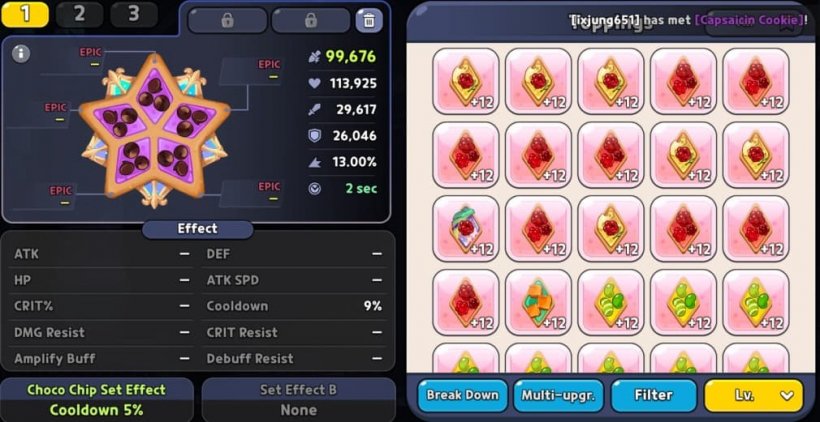Open the Choco Chip Set Effect panel
820x422 pixels.
96,399
